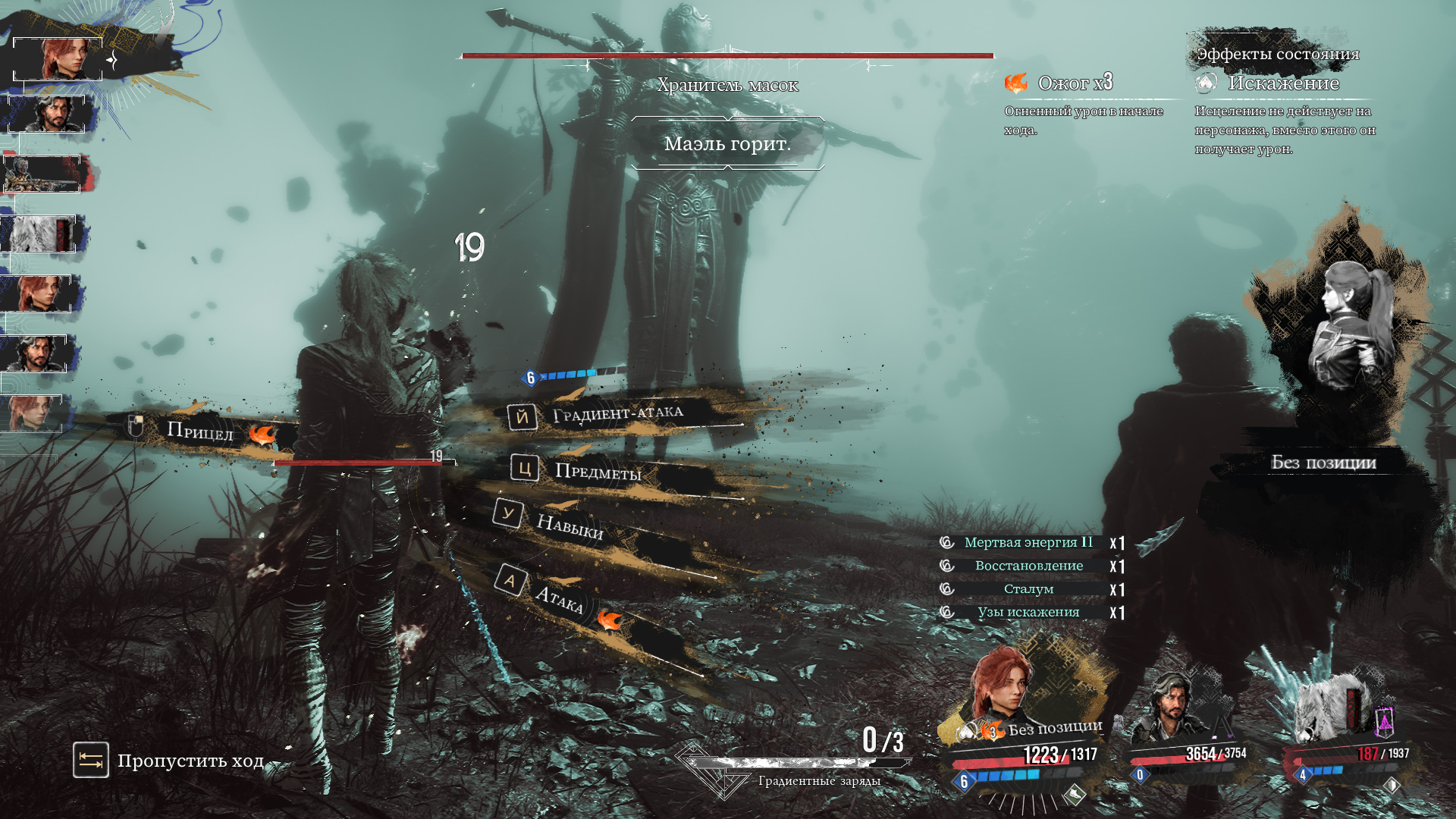
Task: Click the top turn-order portrait of Maelle
Action: 59,58
